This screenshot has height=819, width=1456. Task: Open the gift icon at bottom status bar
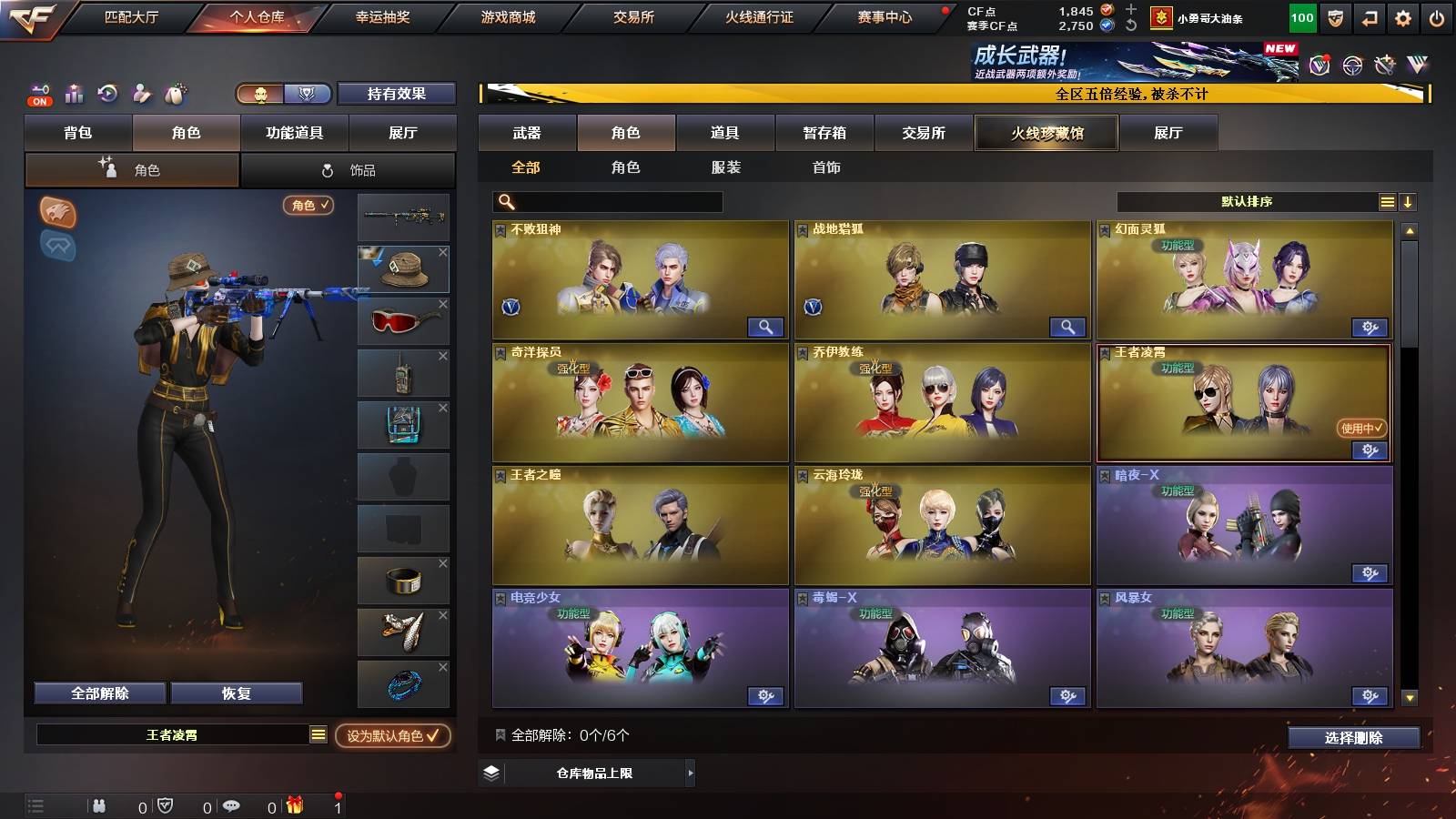[x=293, y=804]
